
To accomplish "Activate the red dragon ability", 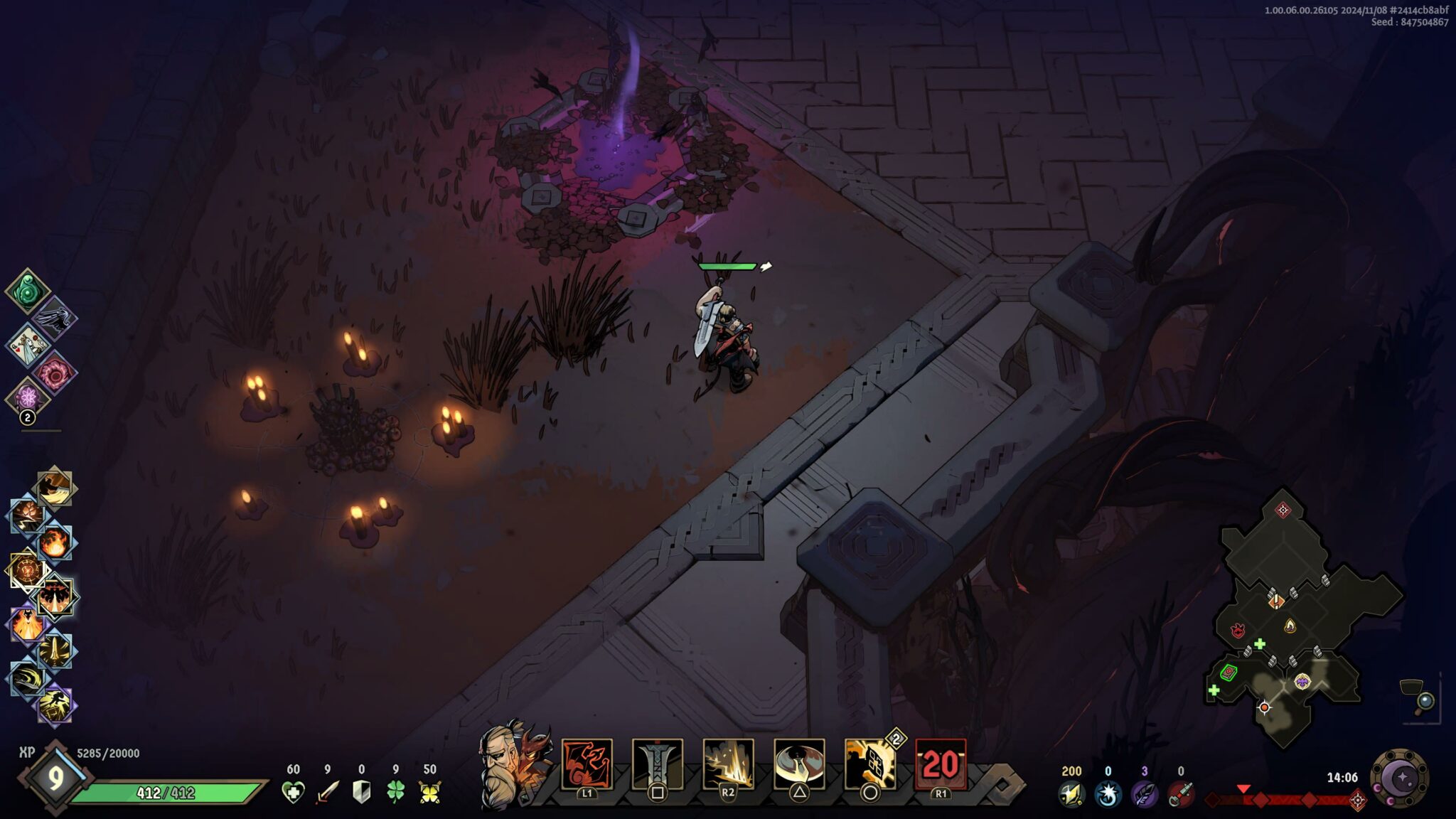I will tap(587, 764).
